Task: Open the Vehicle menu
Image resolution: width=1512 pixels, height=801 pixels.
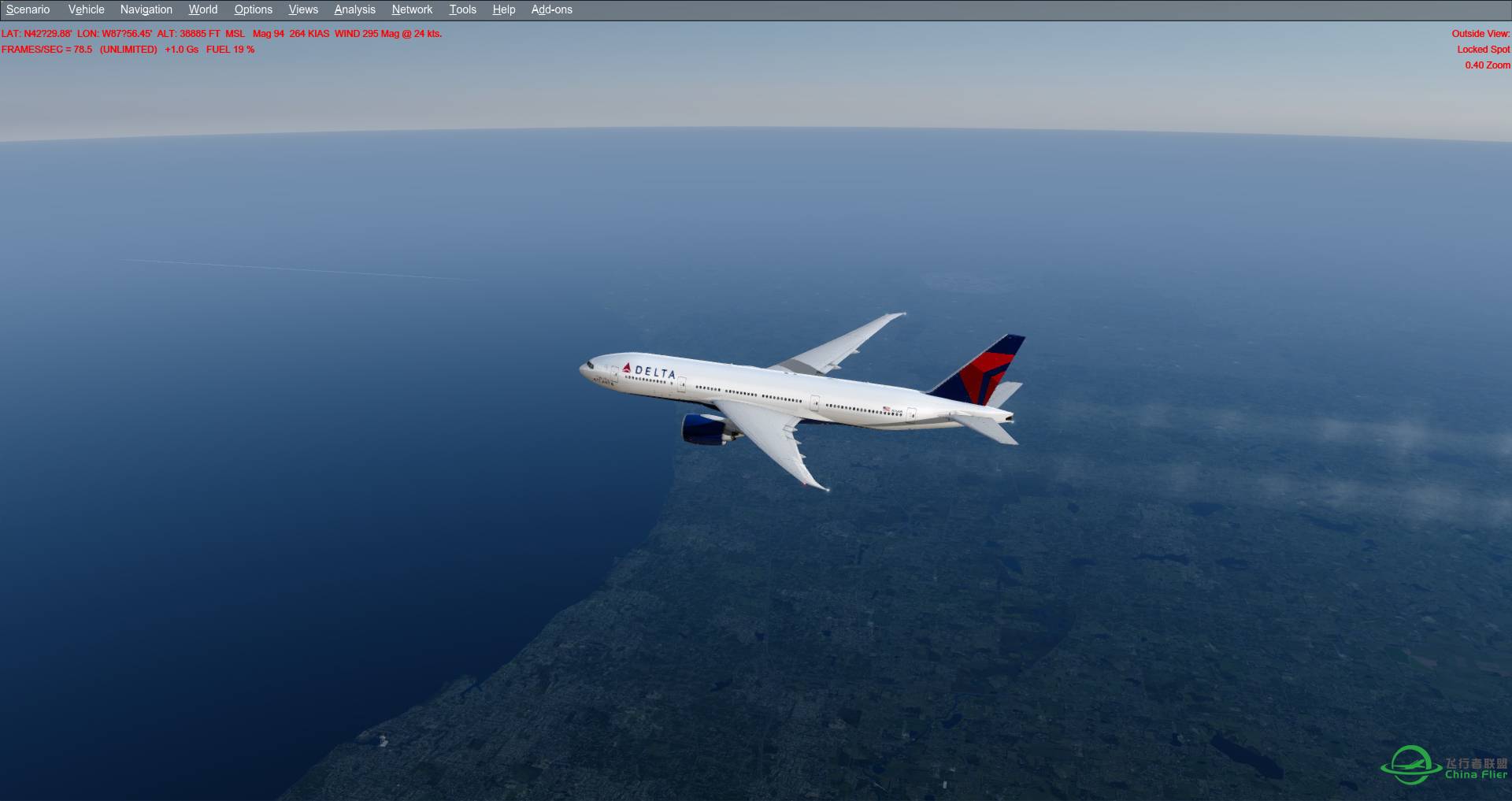Action: 86,9
